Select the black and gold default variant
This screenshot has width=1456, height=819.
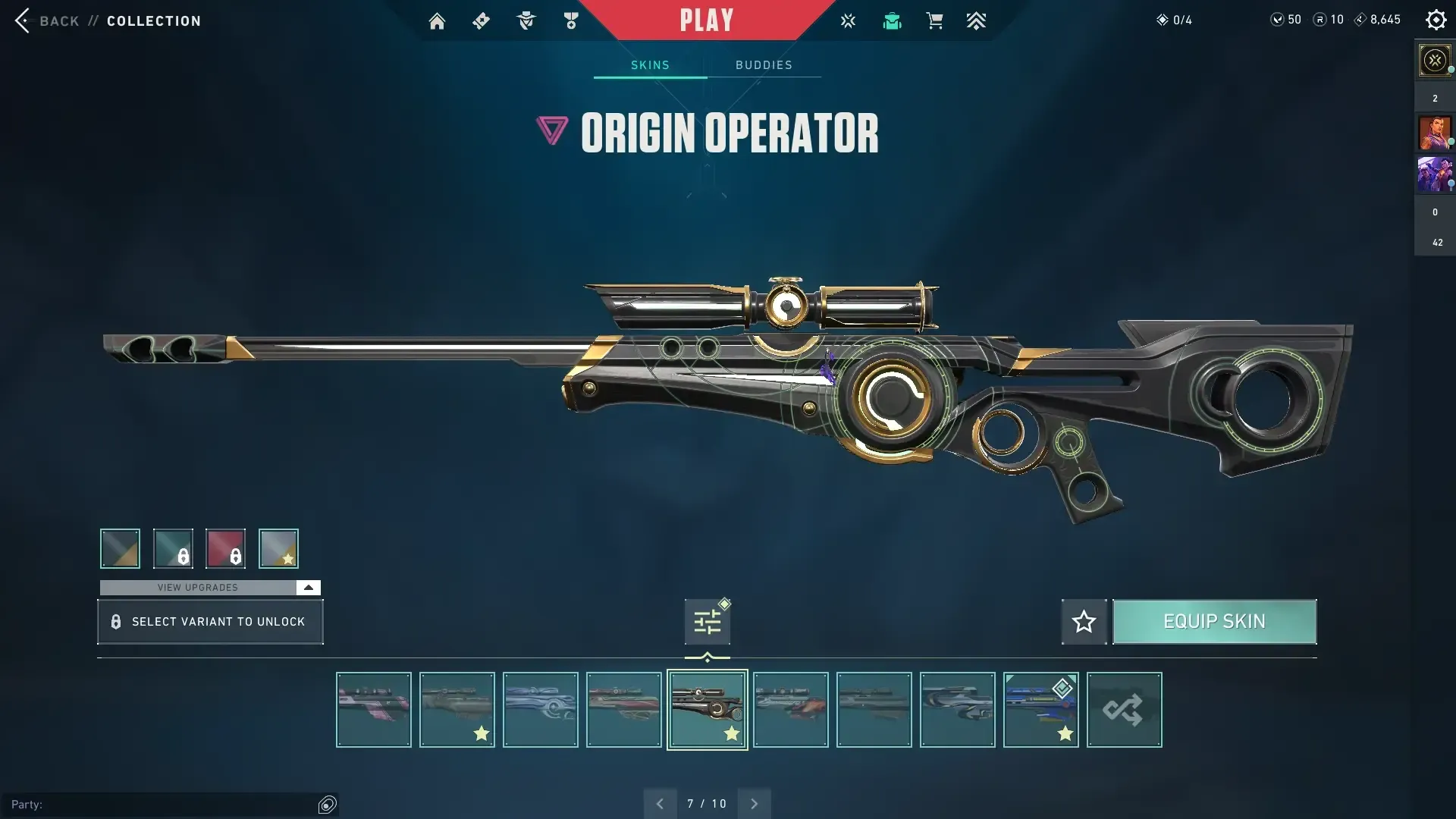tap(120, 548)
